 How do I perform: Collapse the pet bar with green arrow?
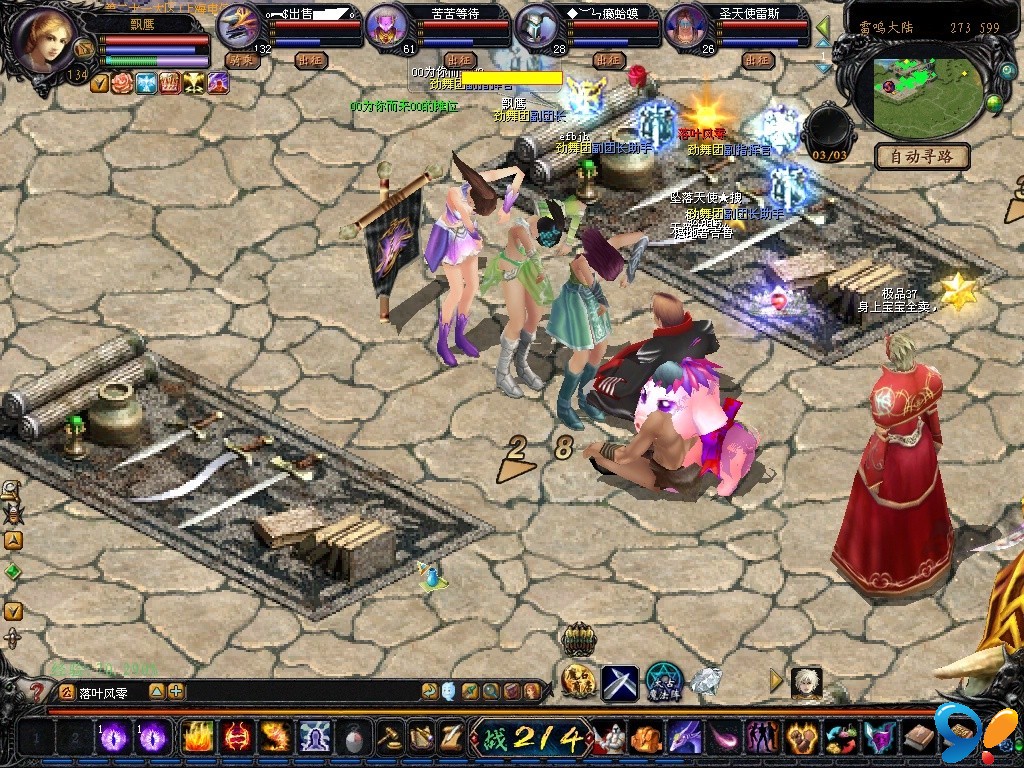[x=823, y=27]
